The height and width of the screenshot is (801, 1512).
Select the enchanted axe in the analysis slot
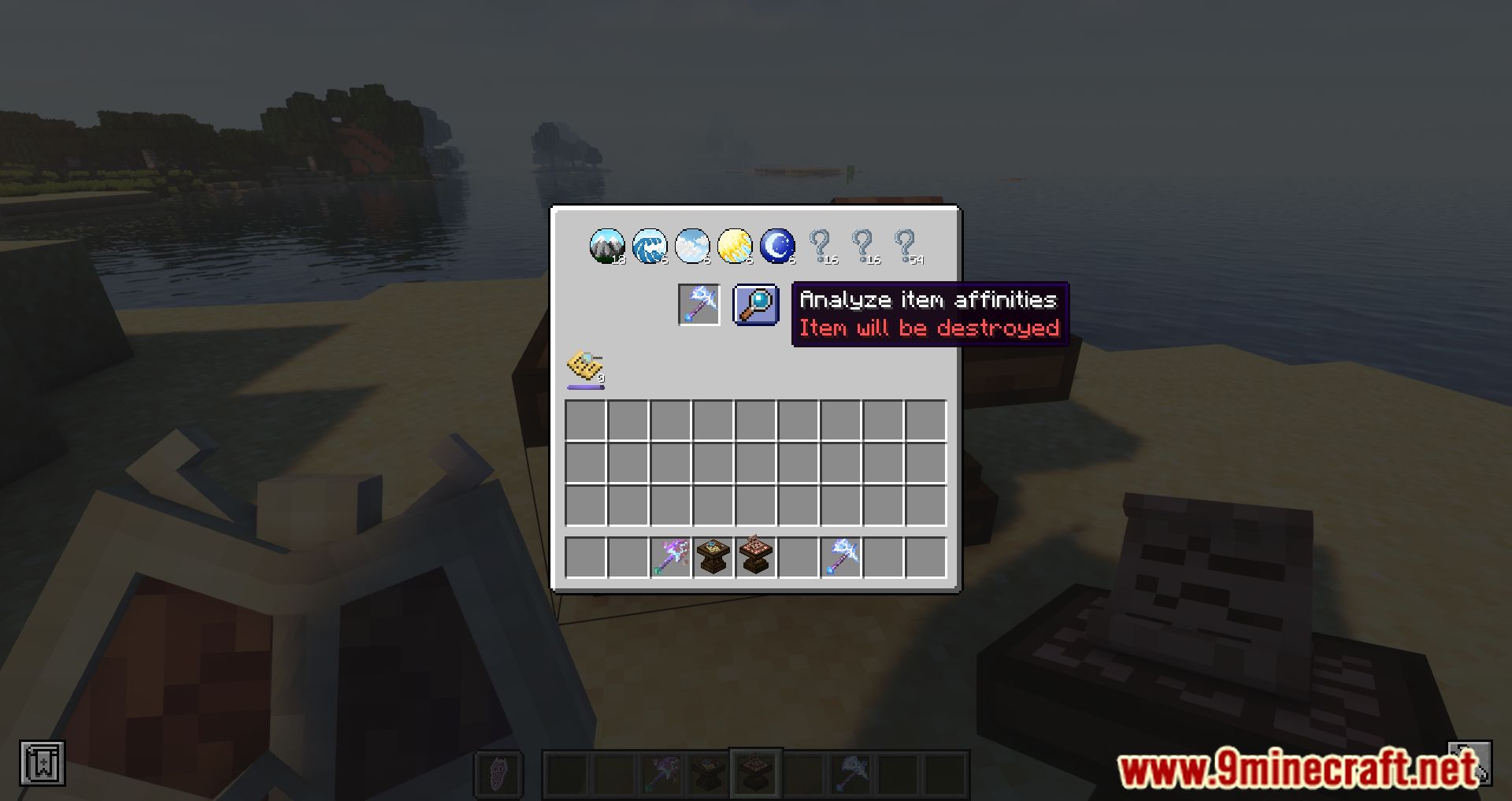point(698,304)
